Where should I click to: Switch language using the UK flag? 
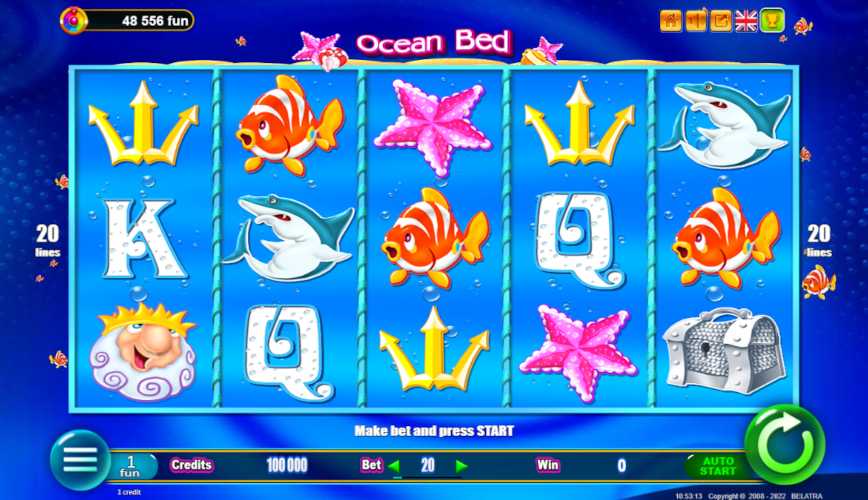click(x=746, y=21)
